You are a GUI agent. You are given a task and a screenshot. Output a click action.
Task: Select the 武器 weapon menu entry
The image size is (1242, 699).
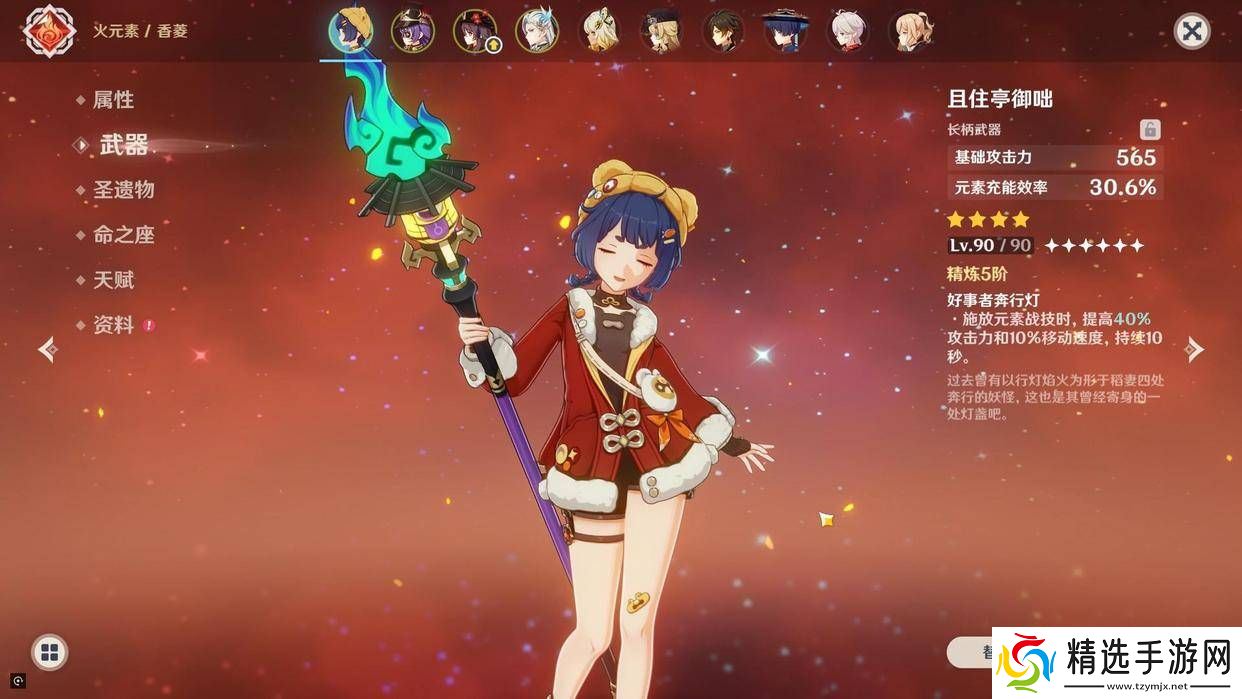[124, 145]
